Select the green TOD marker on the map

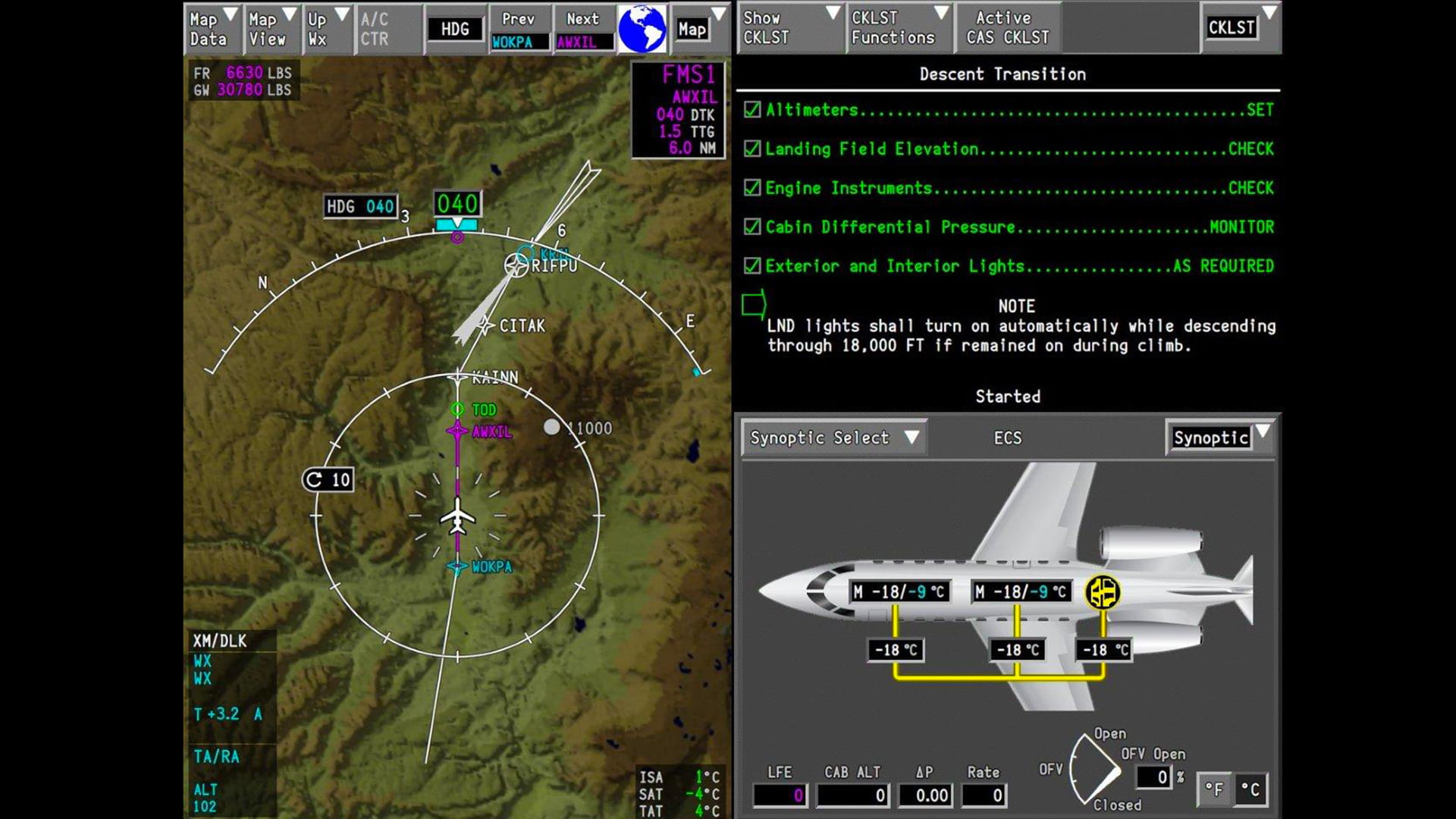pos(457,409)
